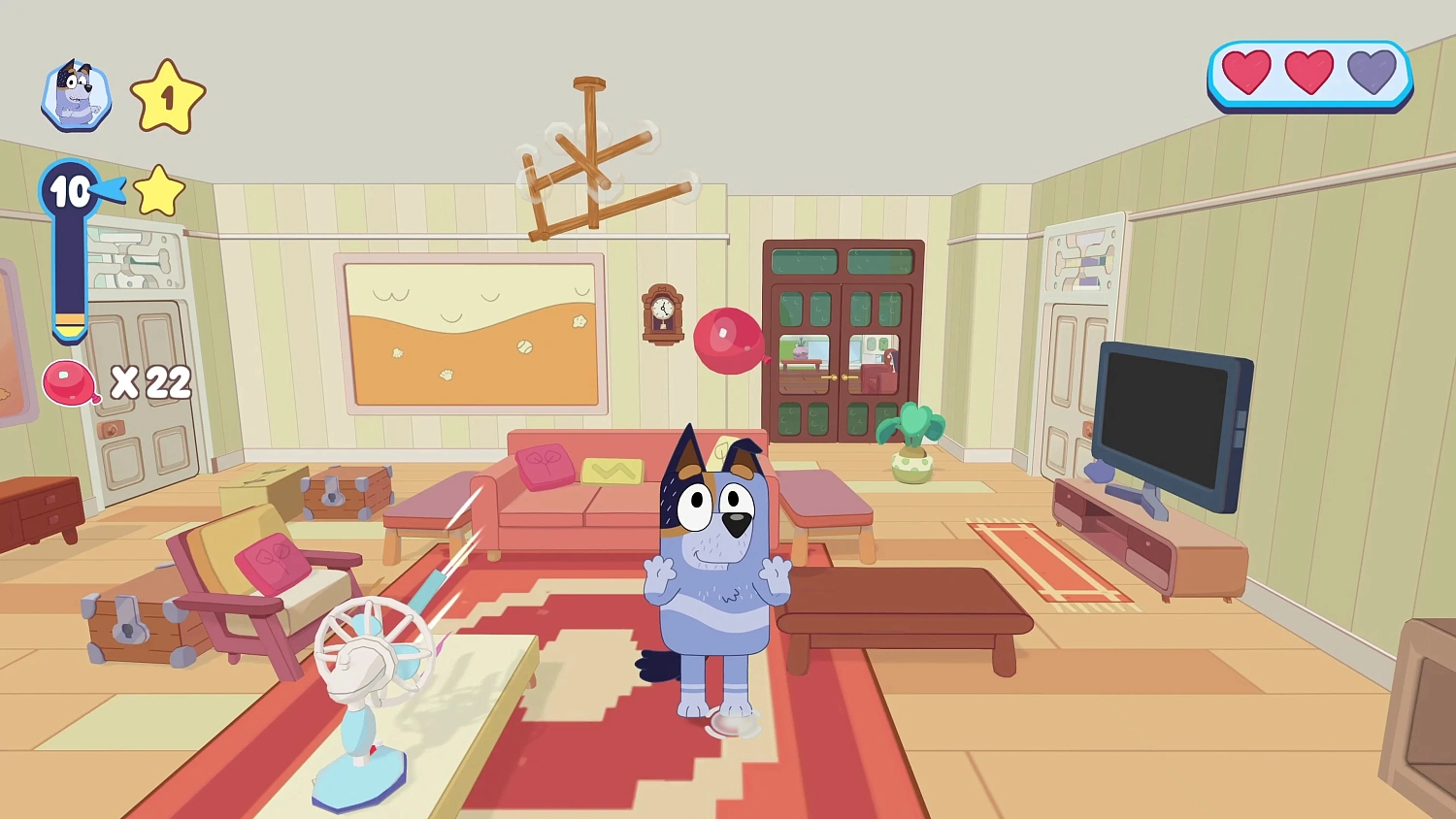The height and width of the screenshot is (819, 1456).
Task: Click the Bluey character portrait icon
Action: coord(76,94)
